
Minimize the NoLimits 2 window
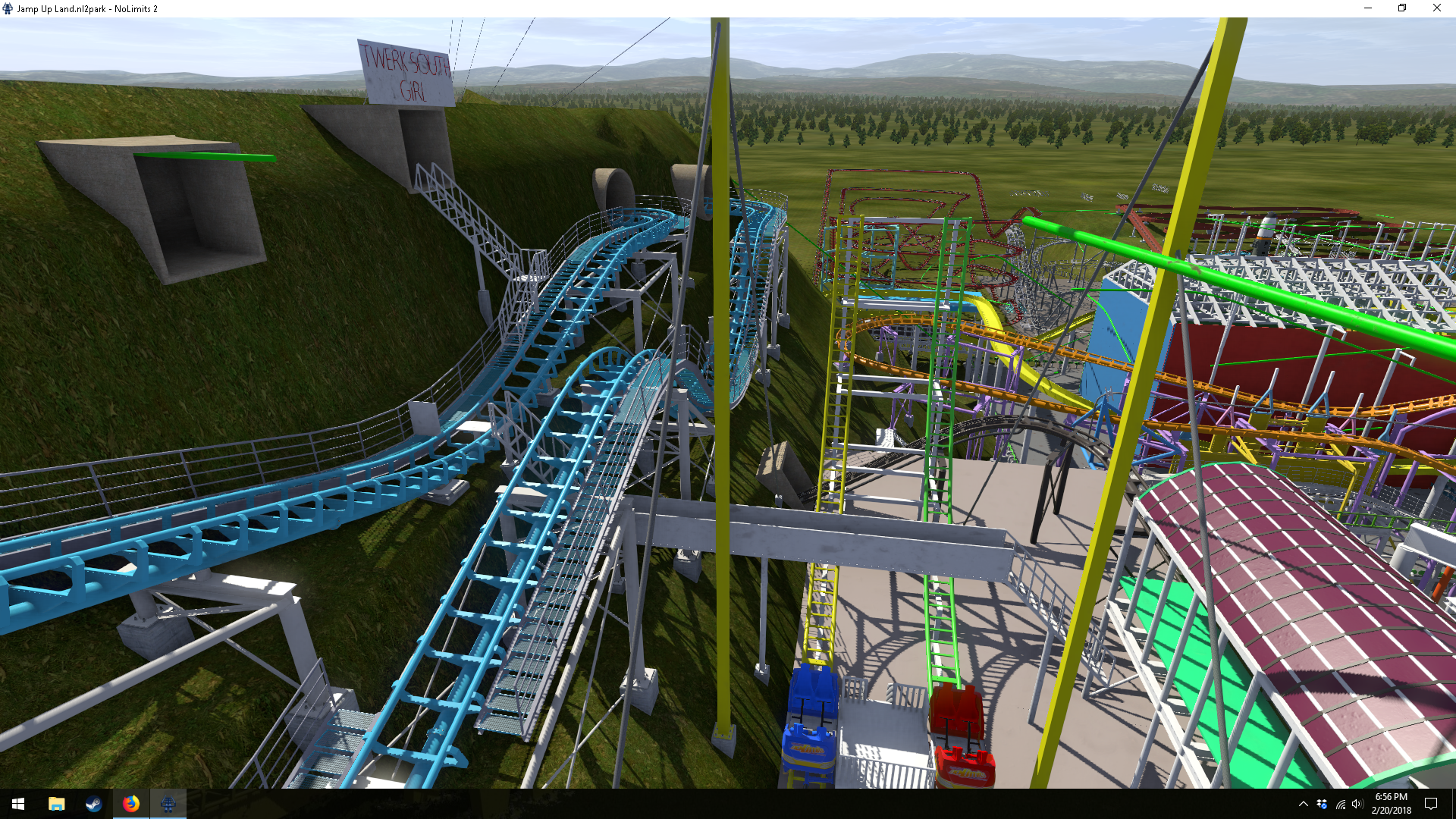(1368, 8)
